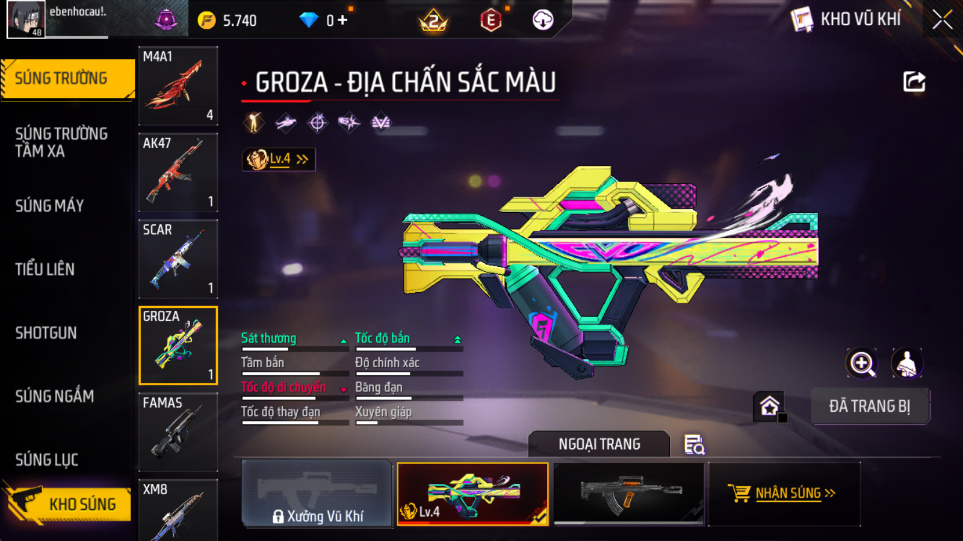Share the Groza skin via share icon
The width and height of the screenshot is (963, 541).
(914, 82)
